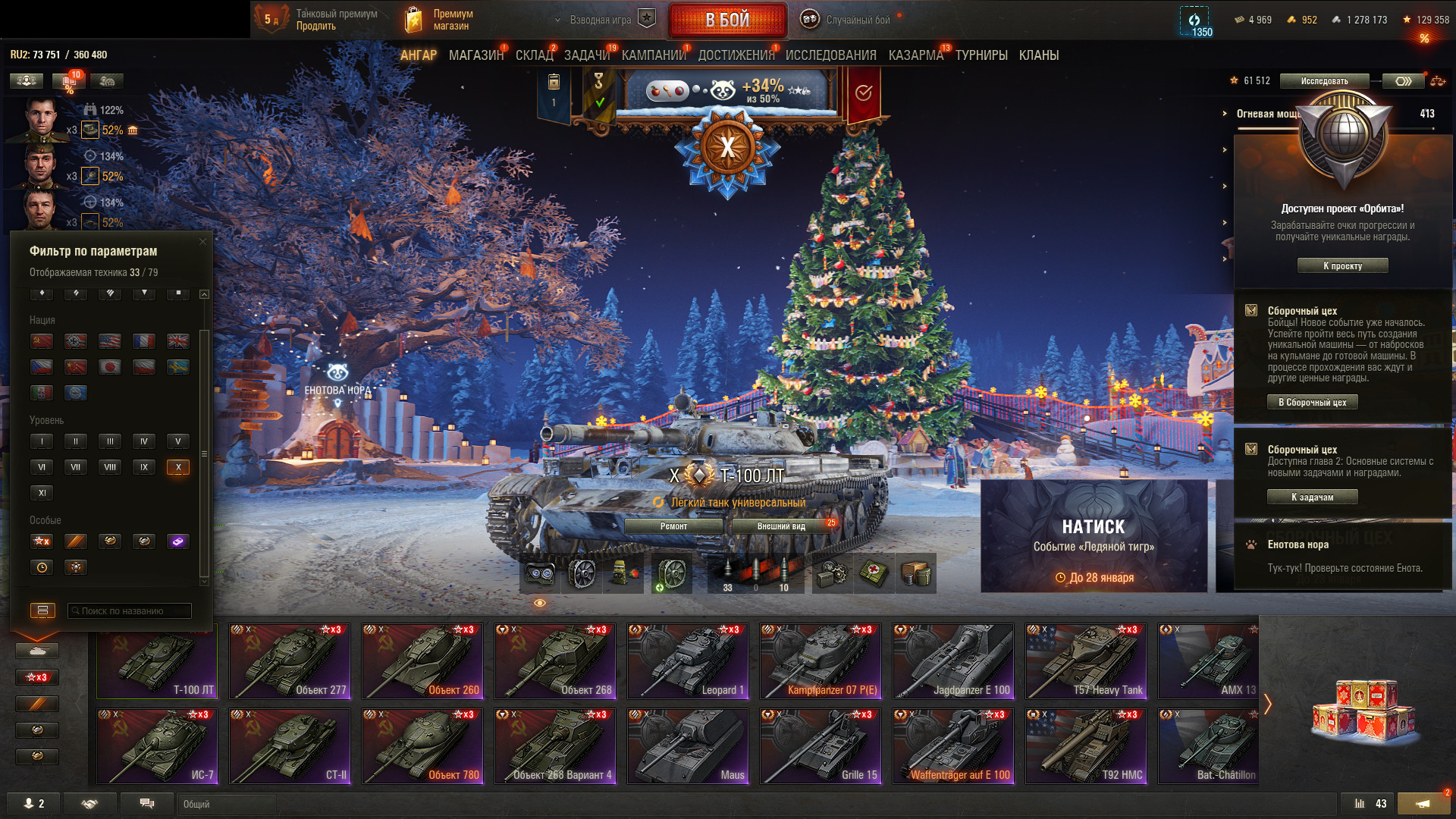Choose the Maus tank in carousel
The width and height of the screenshot is (1456, 819).
coord(688,746)
